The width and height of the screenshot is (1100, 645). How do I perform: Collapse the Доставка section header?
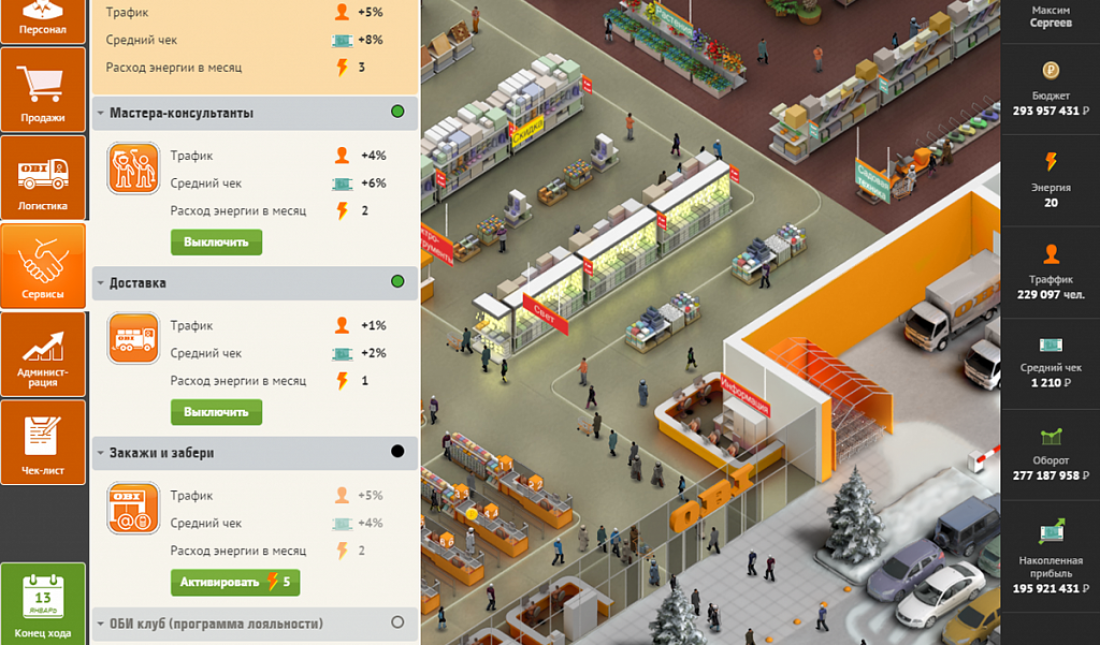[138, 283]
